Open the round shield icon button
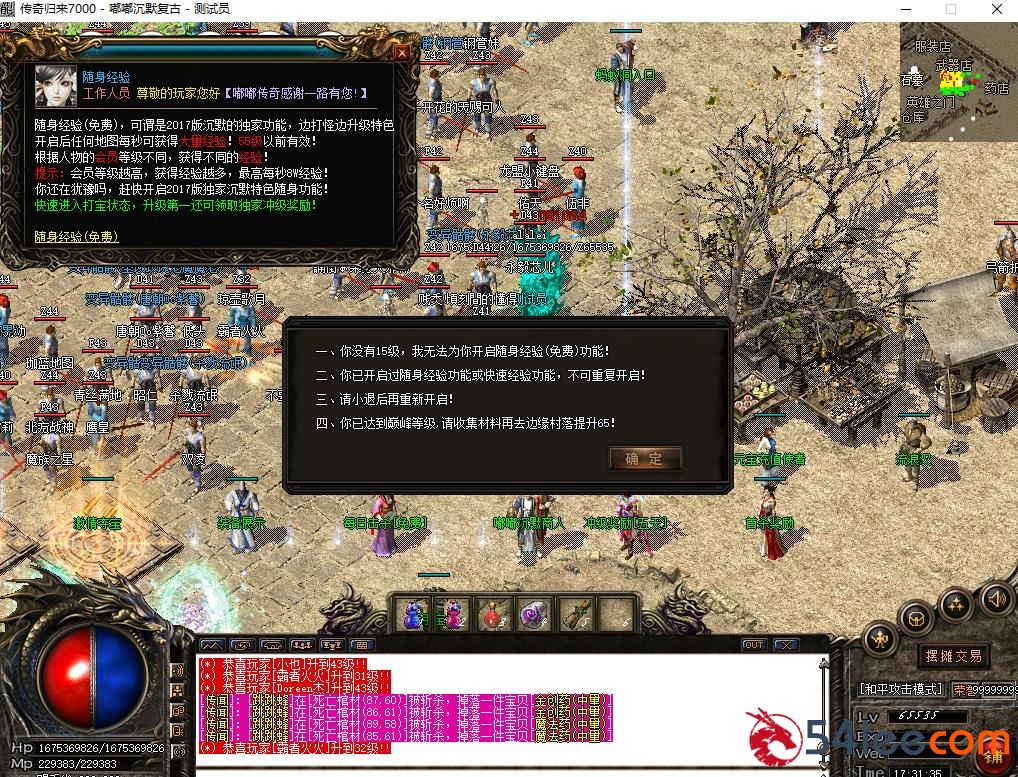Screen dimensions: 1018x777 [x=916, y=619]
